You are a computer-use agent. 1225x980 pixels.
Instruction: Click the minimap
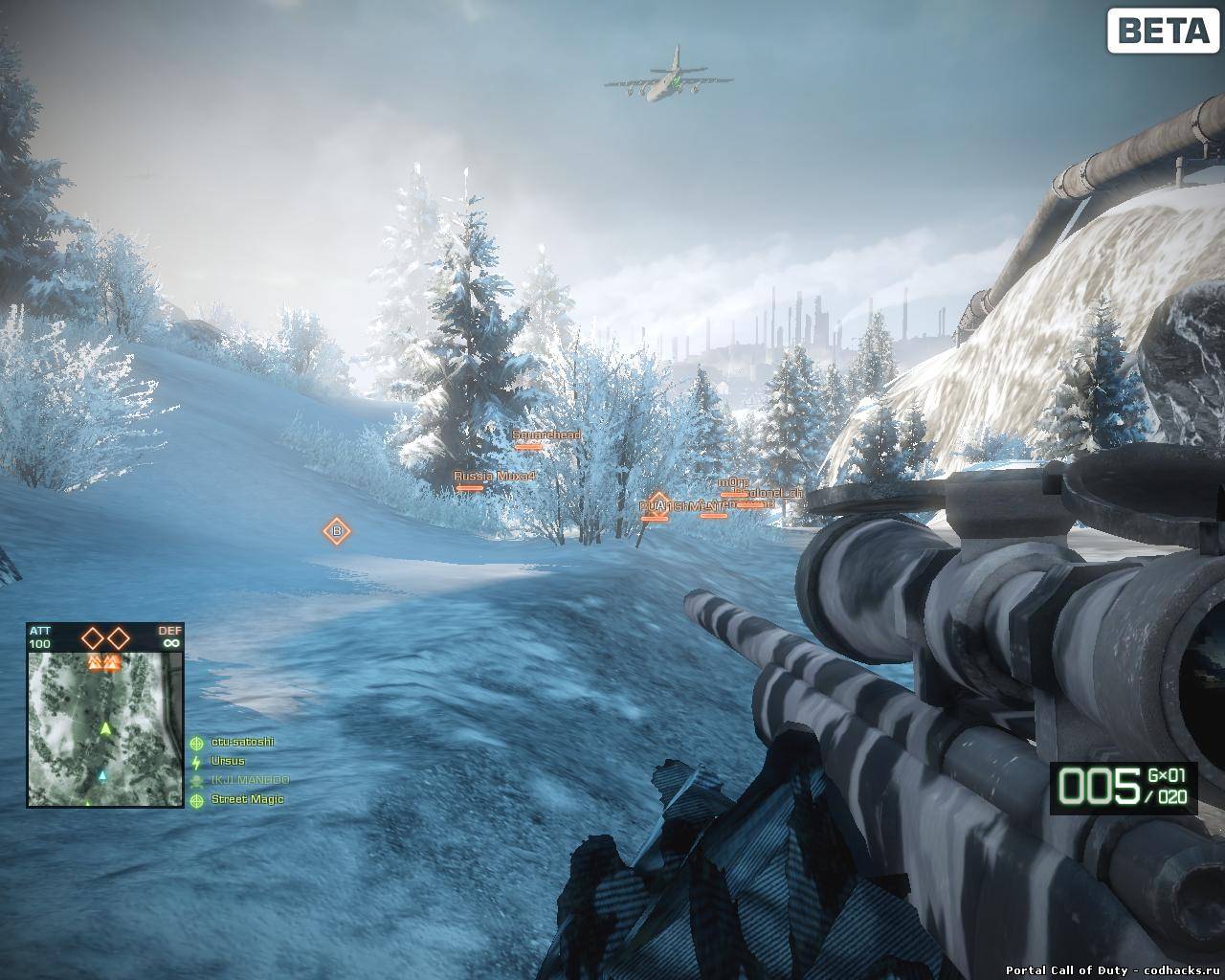[104, 728]
